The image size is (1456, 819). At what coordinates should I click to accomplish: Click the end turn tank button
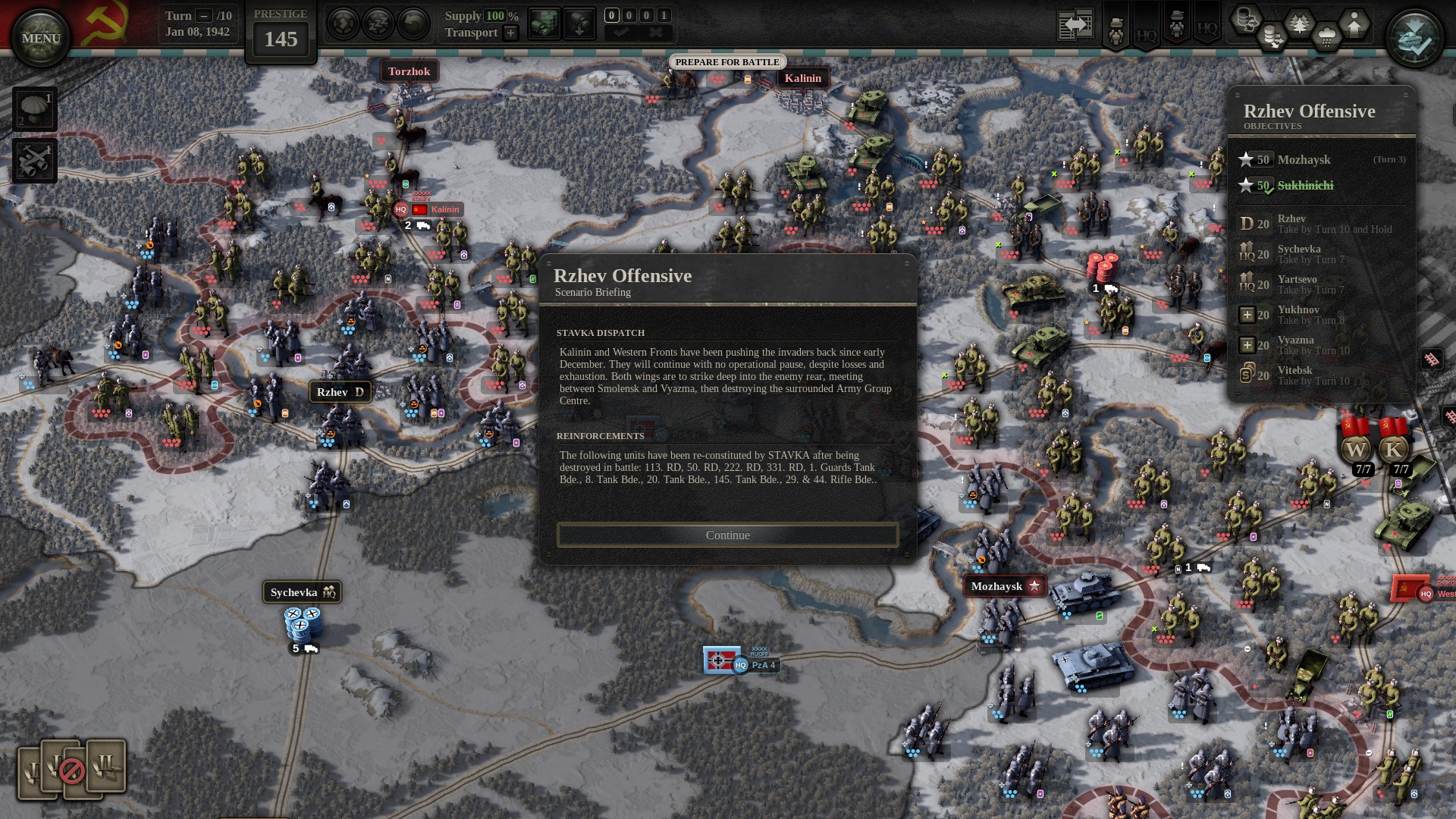1414,38
